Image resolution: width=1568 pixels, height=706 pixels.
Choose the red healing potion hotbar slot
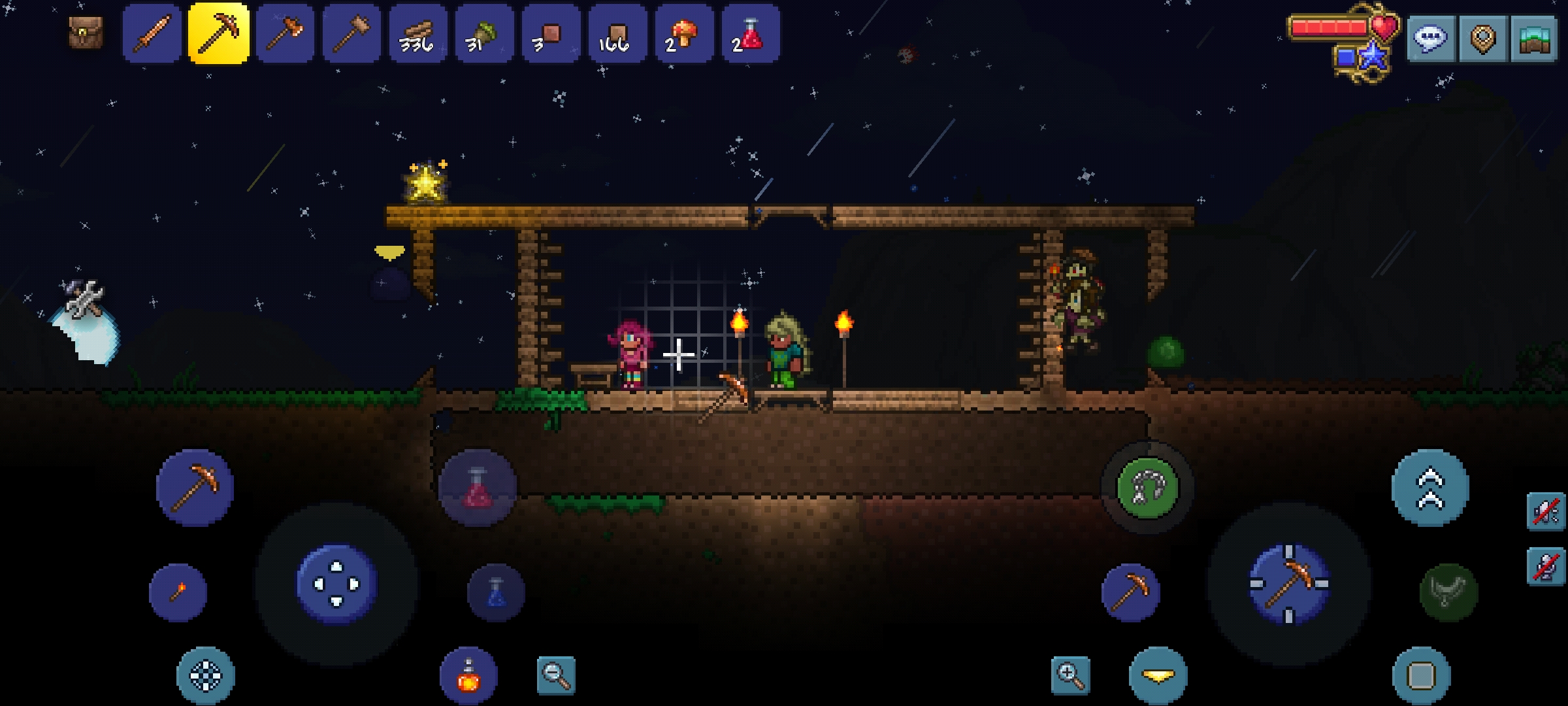751,34
